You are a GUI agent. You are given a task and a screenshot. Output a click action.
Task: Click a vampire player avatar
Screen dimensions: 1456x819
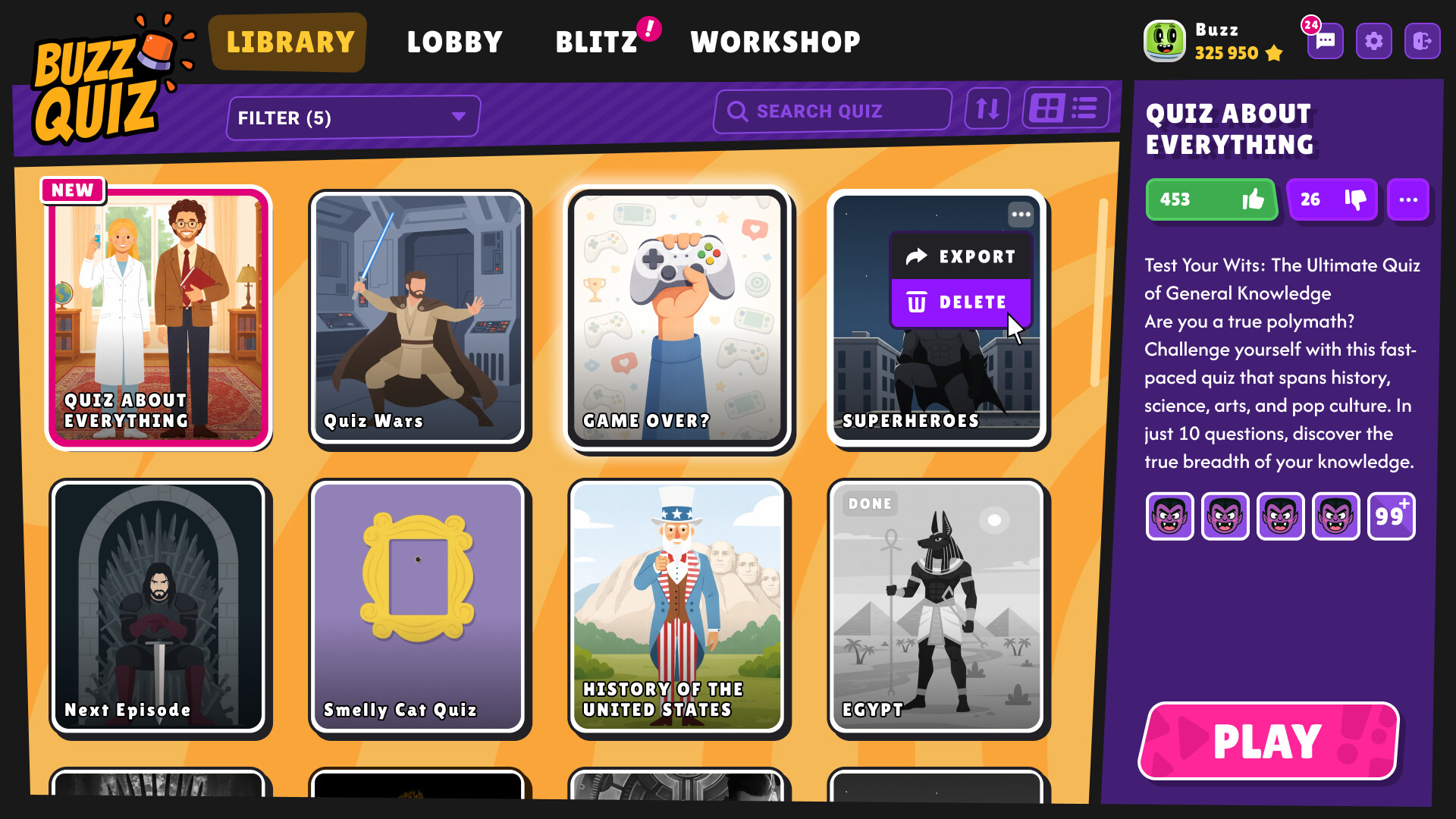point(1169,516)
